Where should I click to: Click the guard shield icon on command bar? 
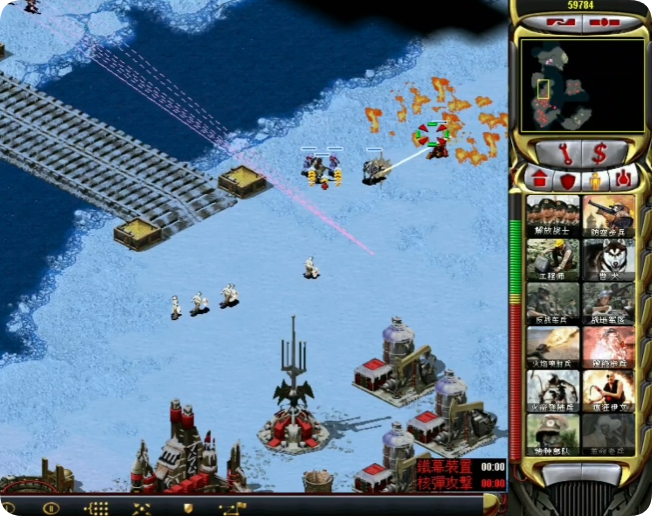187,508
